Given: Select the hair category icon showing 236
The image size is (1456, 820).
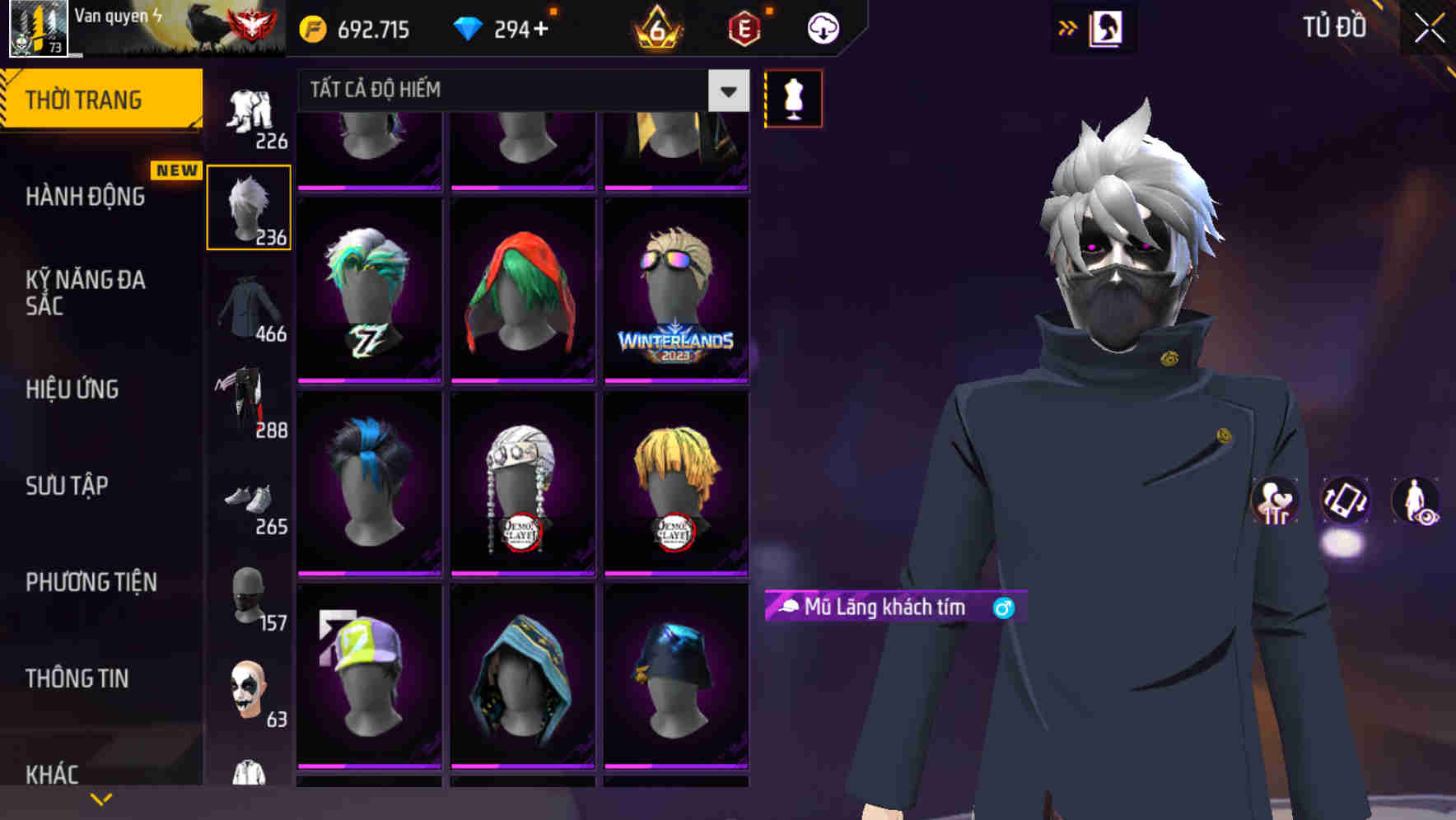Looking at the screenshot, I should click(x=249, y=206).
